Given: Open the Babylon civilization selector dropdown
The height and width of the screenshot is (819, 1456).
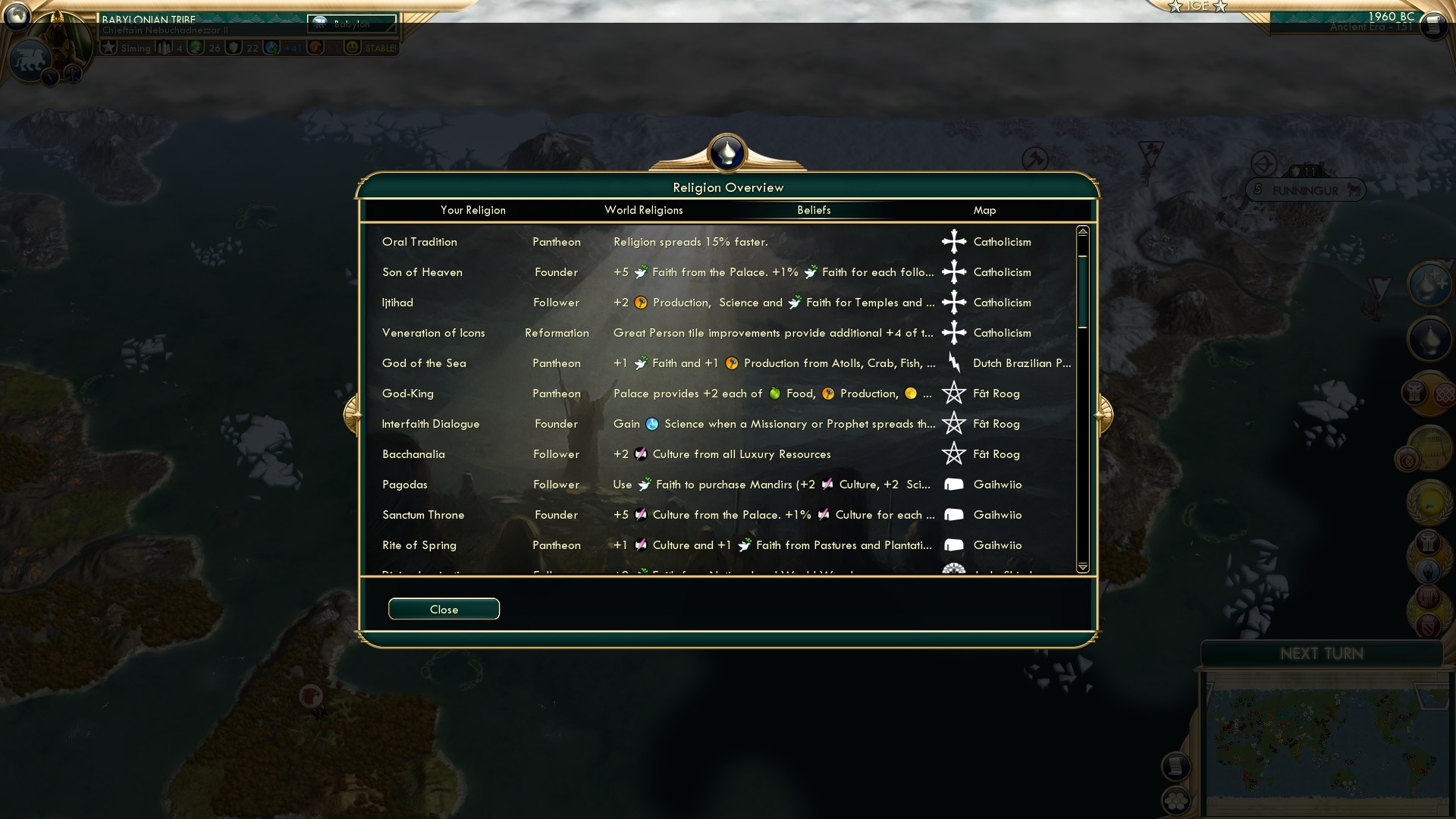Looking at the screenshot, I should (x=353, y=25).
